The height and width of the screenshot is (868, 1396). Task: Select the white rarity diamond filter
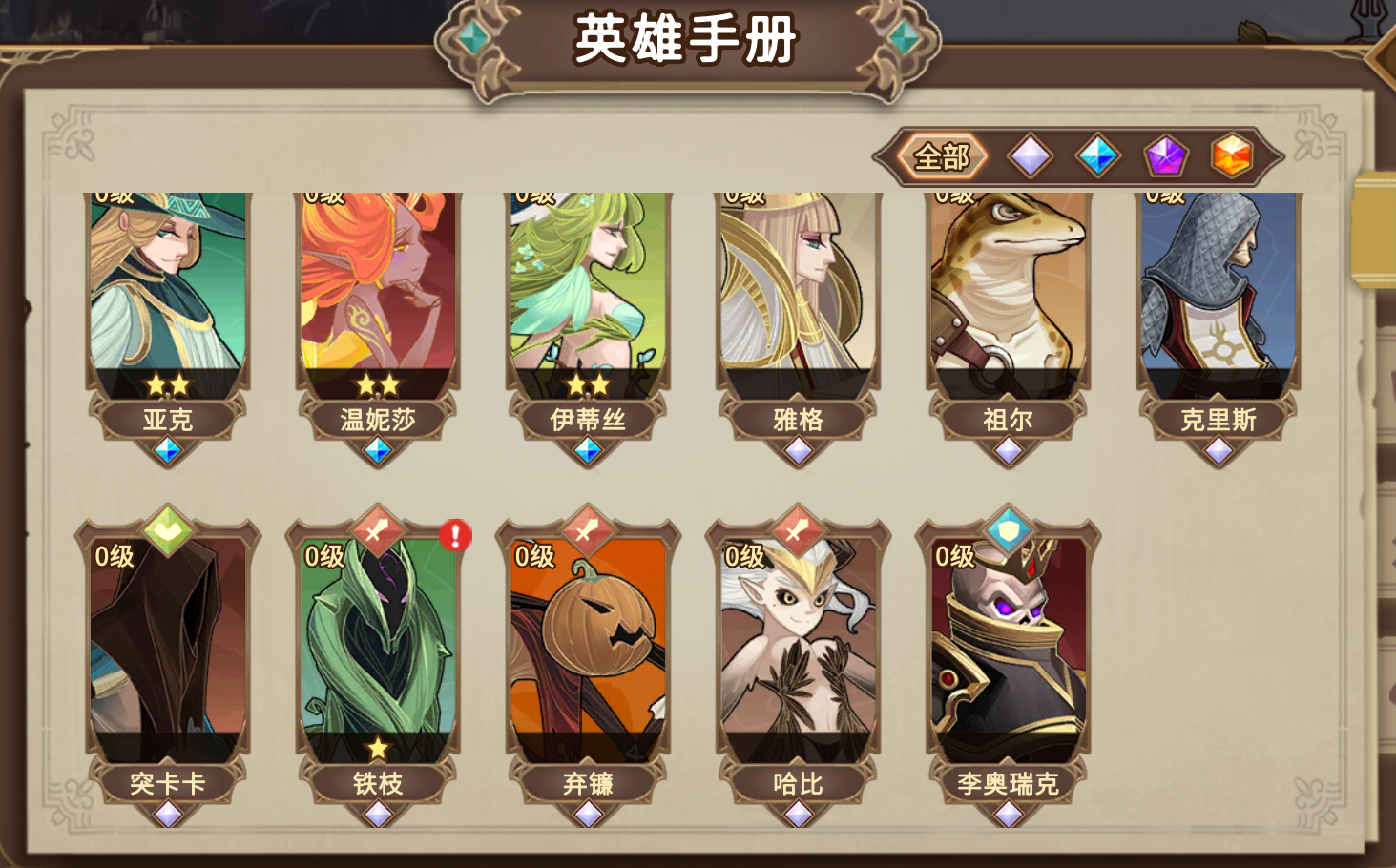click(1029, 155)
